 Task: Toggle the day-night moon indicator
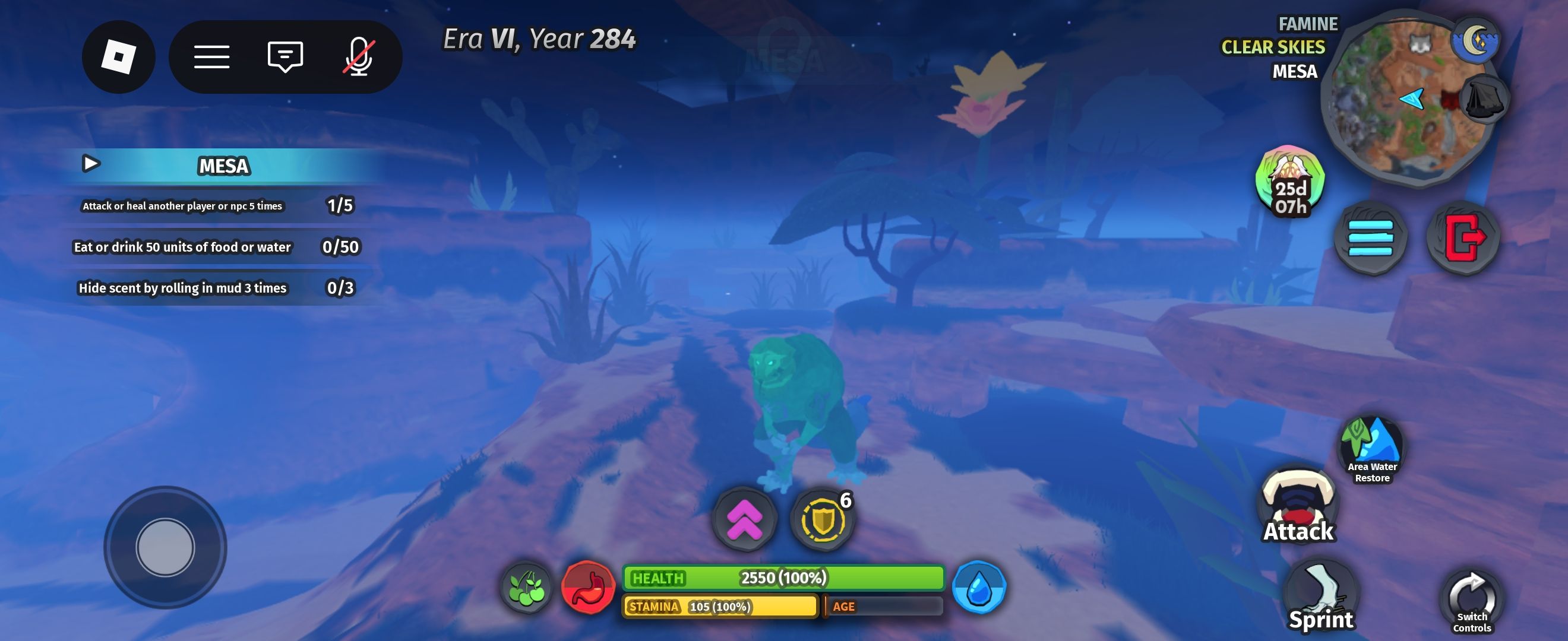pyautogui.click(x=1477, y=43)
